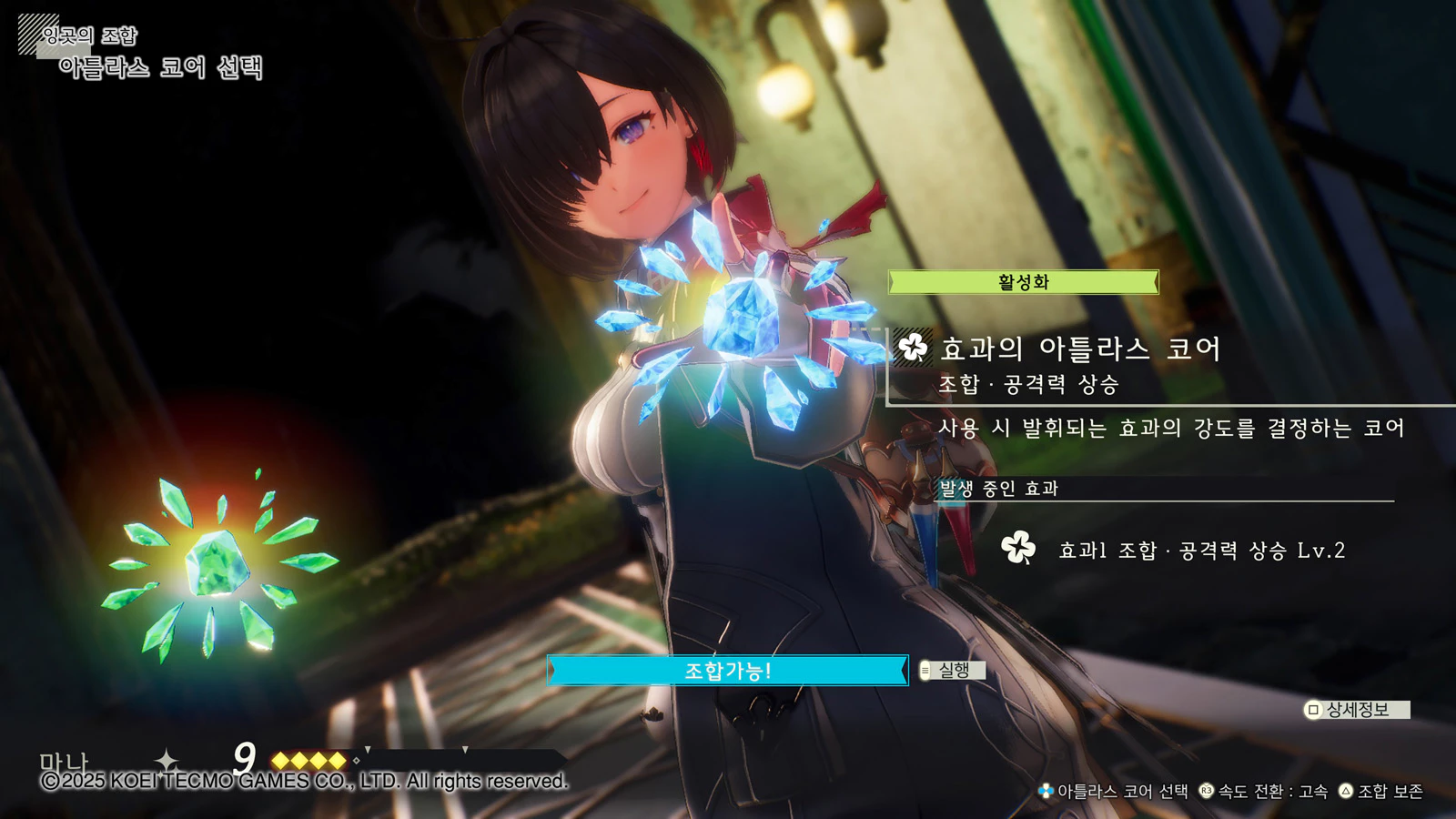This screenshot has width=1456, height=819.
Task: Click the 조합가능! synthesis bar
Action: pos(727,671)
